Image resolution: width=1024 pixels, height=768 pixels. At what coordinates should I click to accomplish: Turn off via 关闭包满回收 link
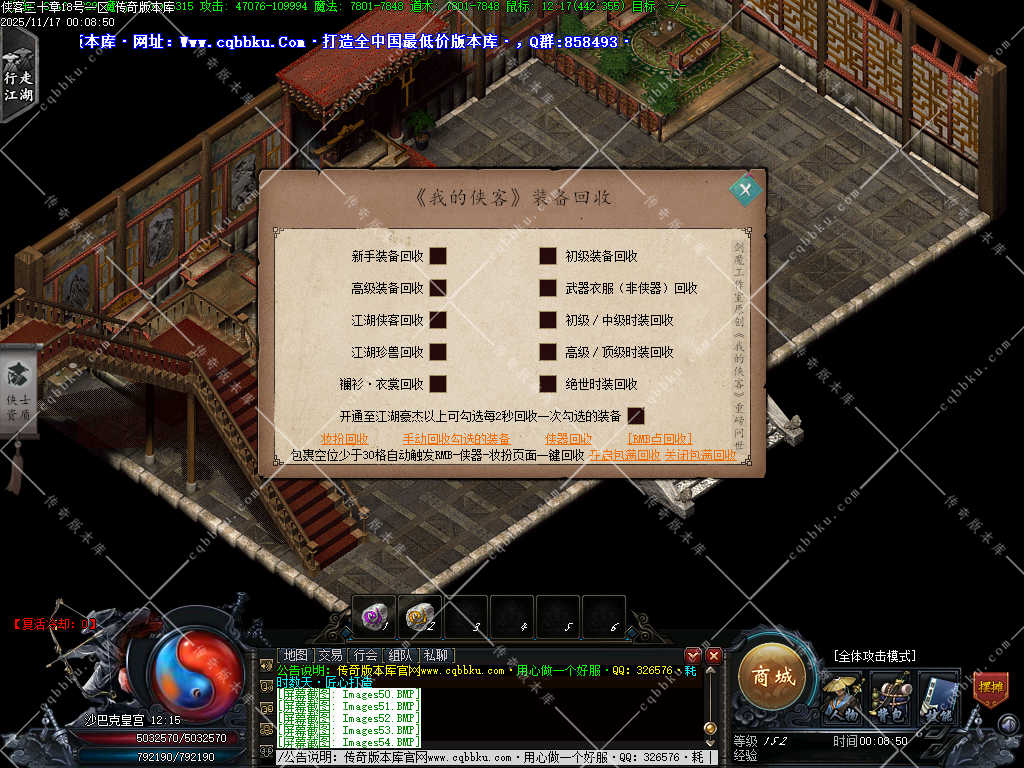tap(700, 455)
